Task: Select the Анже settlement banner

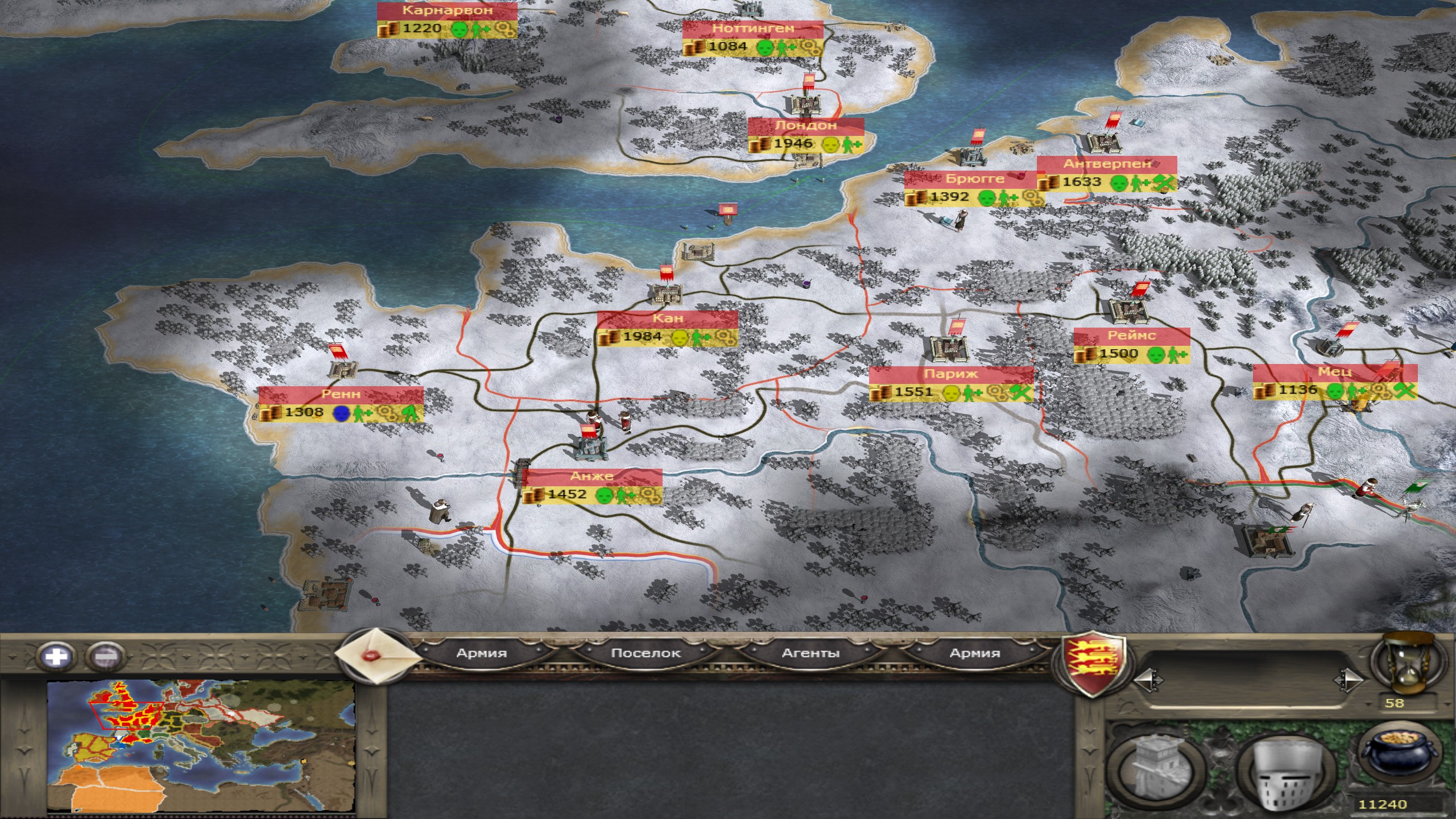Action: 591,477
